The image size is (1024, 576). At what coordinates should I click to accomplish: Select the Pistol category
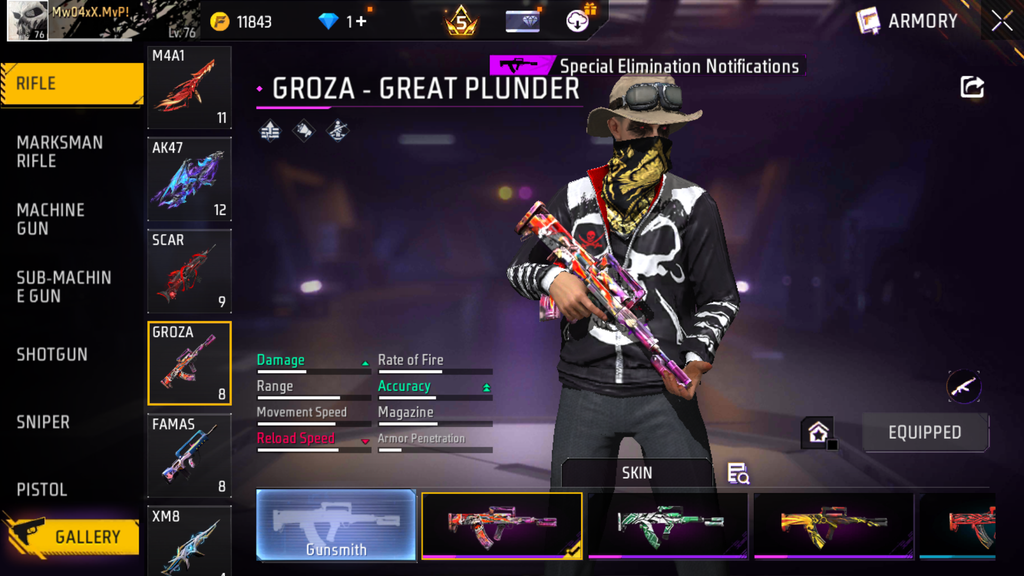tap(42, 489)
